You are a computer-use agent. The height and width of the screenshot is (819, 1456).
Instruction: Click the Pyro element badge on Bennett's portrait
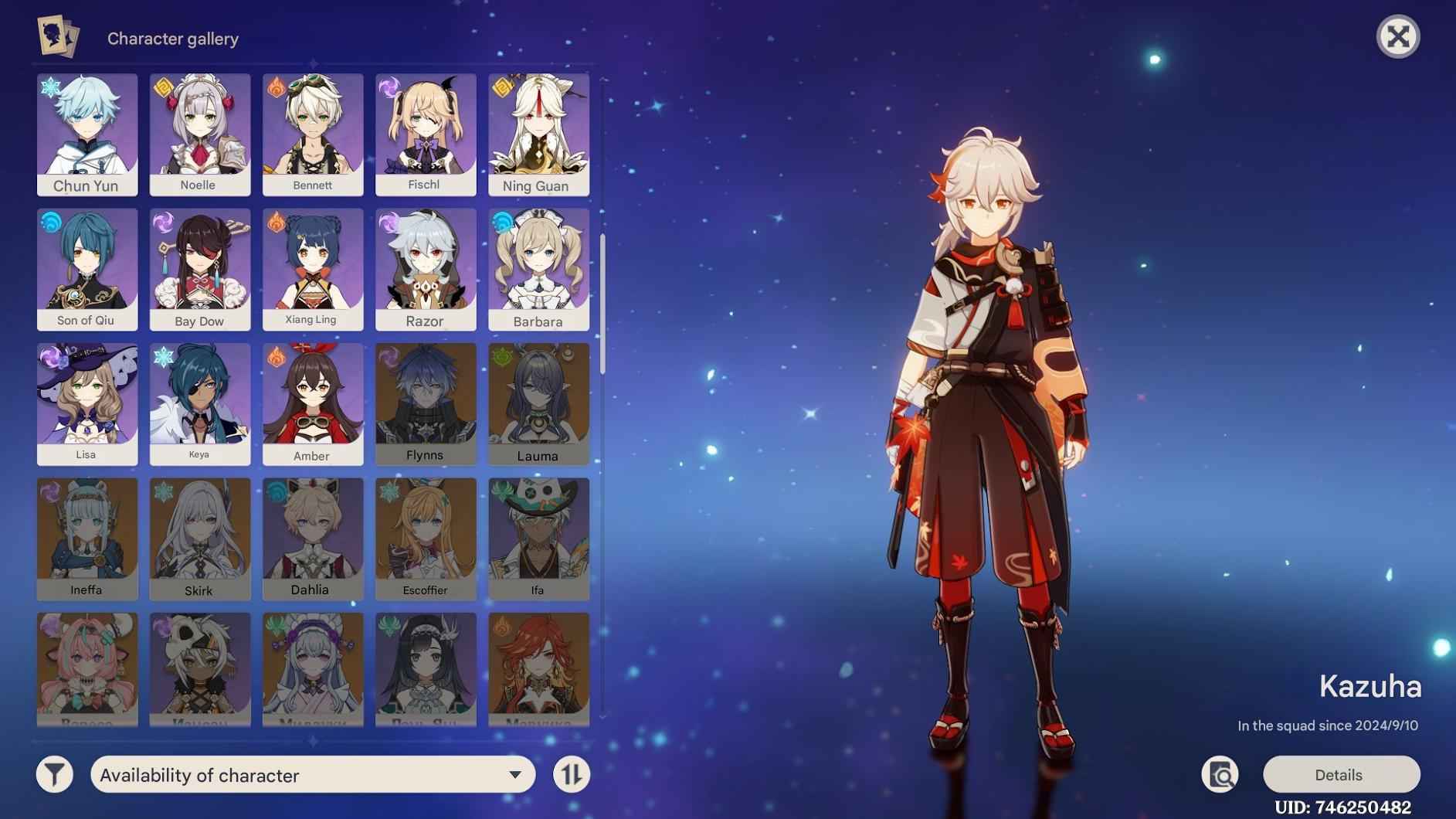click(274, 87)
